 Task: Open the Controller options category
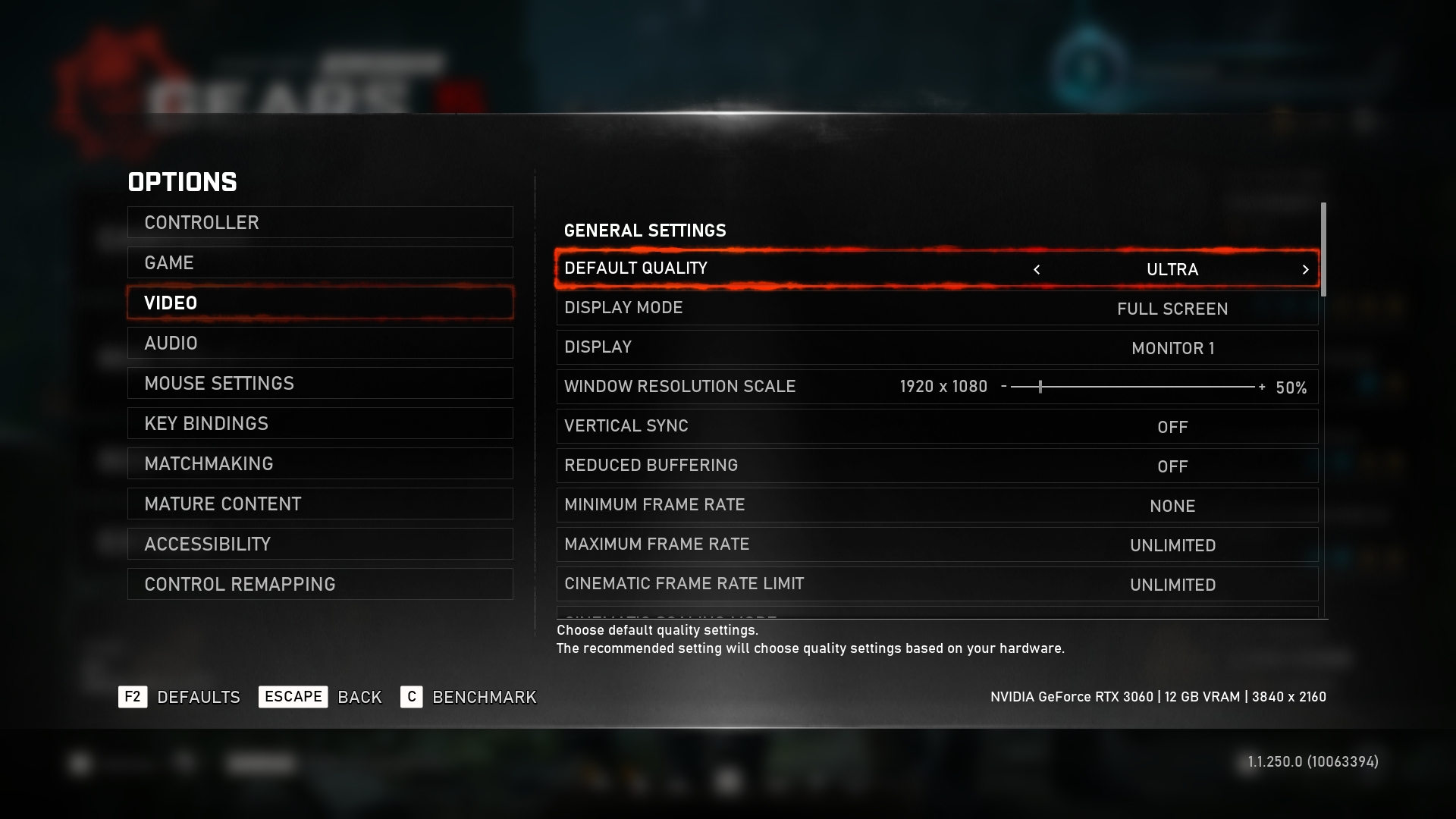[x=320, y=222]
